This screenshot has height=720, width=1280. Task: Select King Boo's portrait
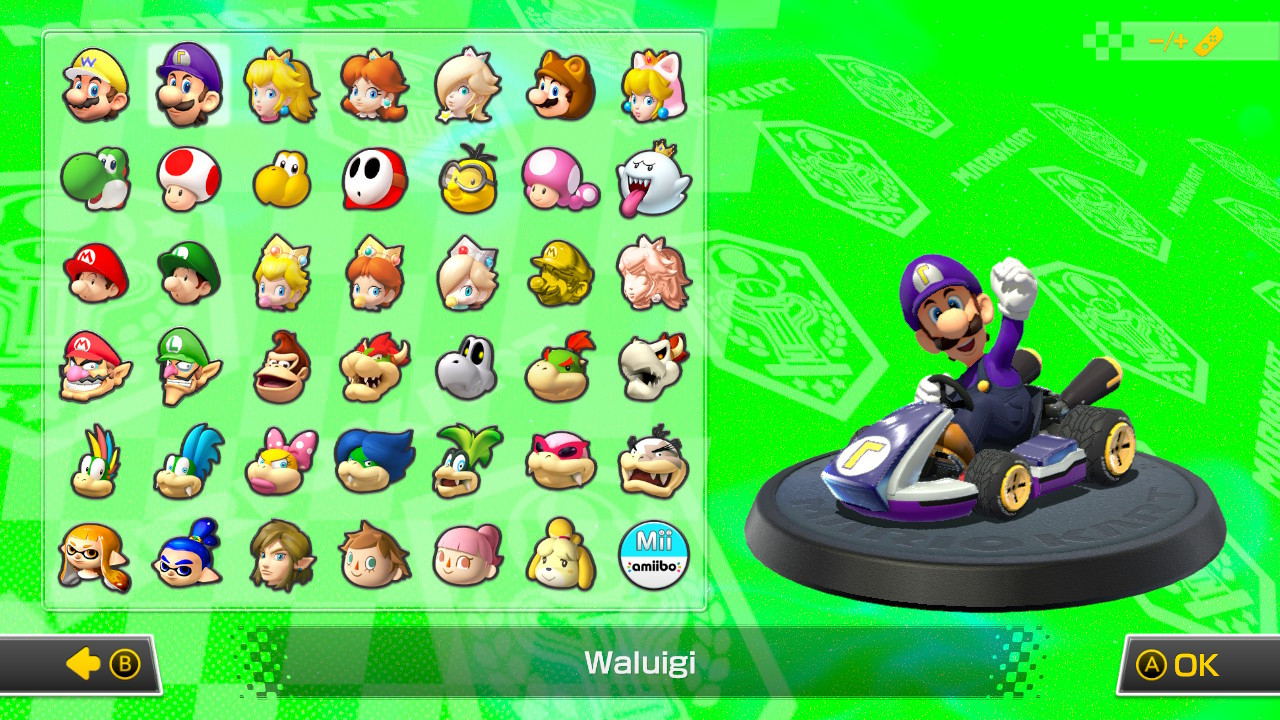[x=653, y=180]
